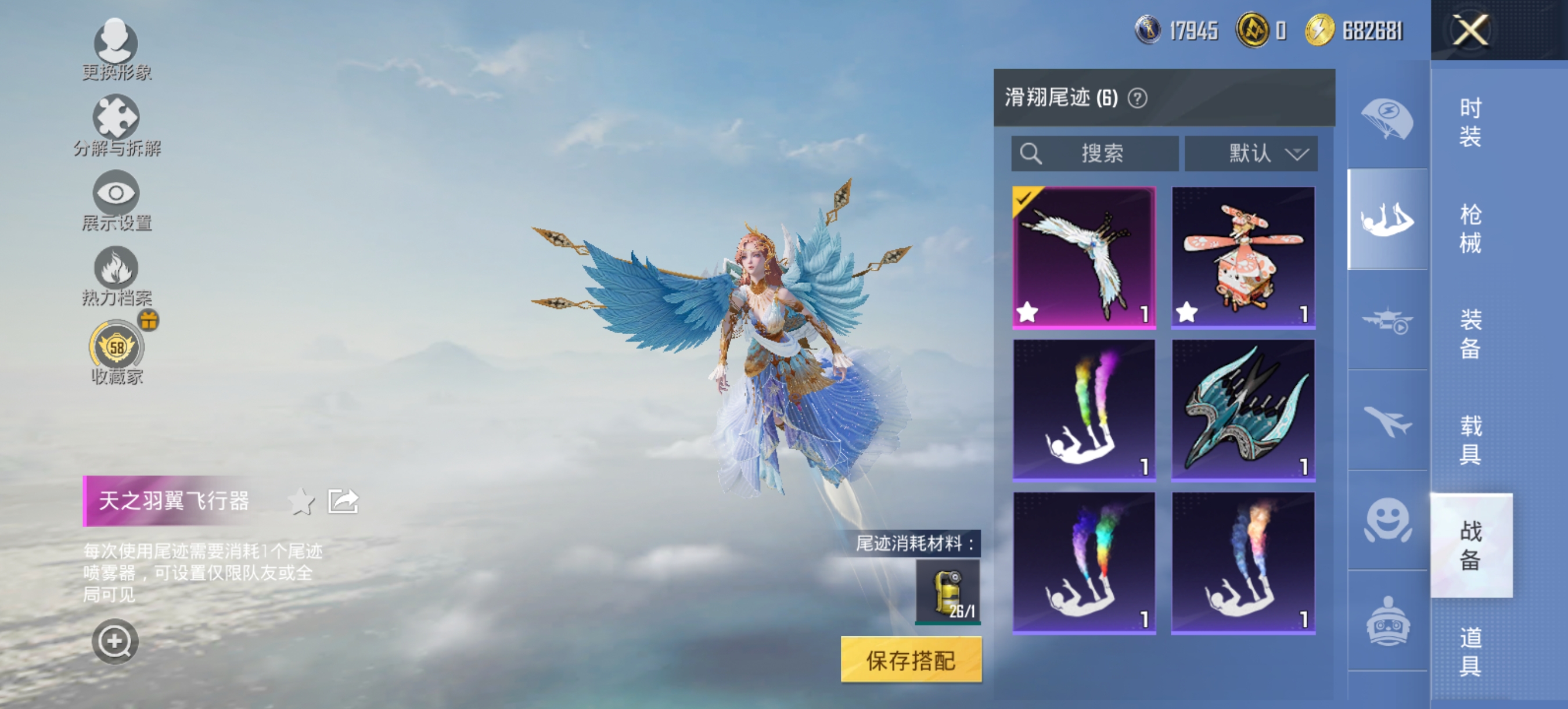Open the 收藏家 level 58 collector badge
1568x709 pixels.
pos(117,346)
